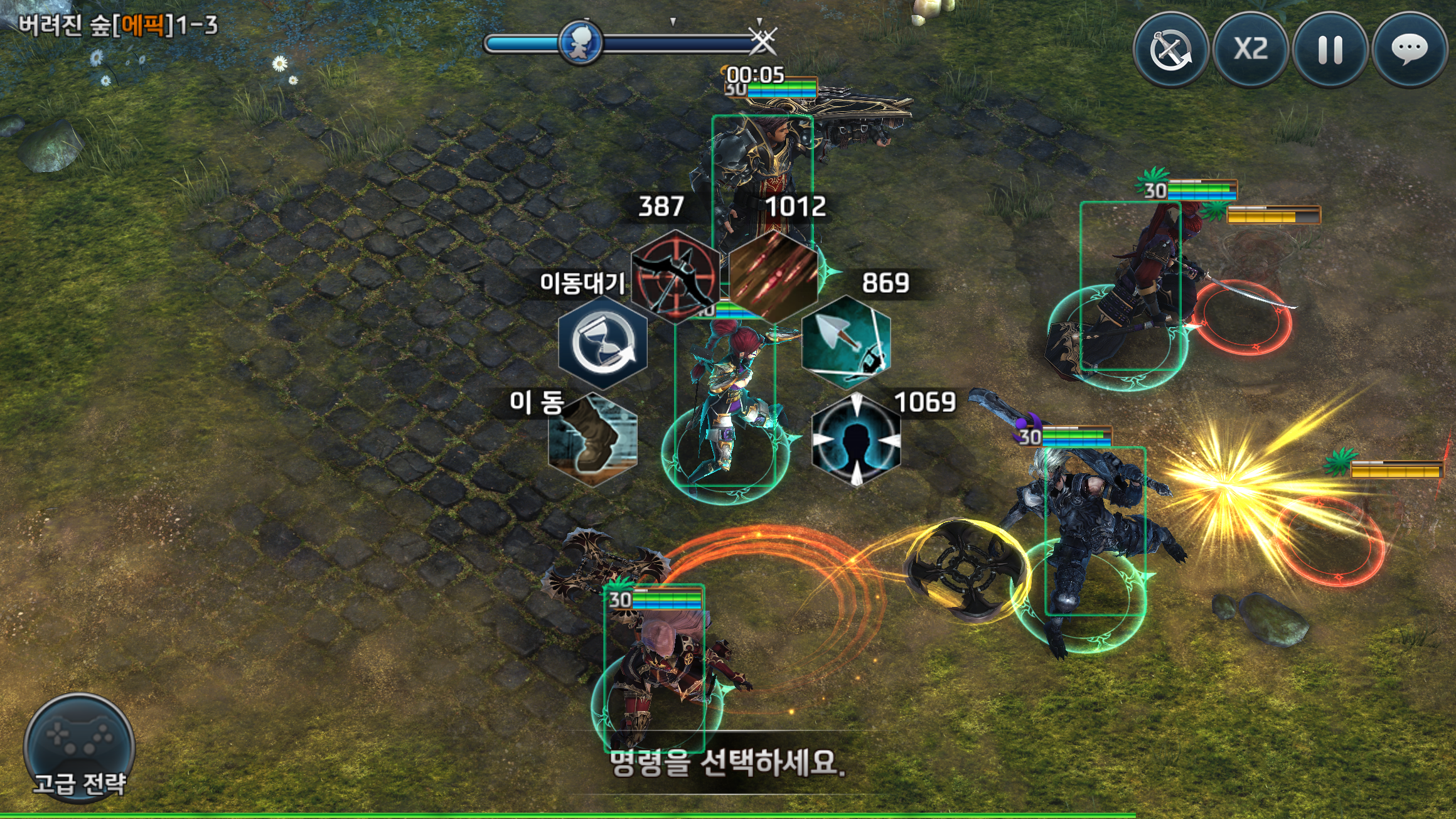Activate the teal arrowhead shot skill
The height and width of the screenshot is (819, 1456).
[846, 343]
